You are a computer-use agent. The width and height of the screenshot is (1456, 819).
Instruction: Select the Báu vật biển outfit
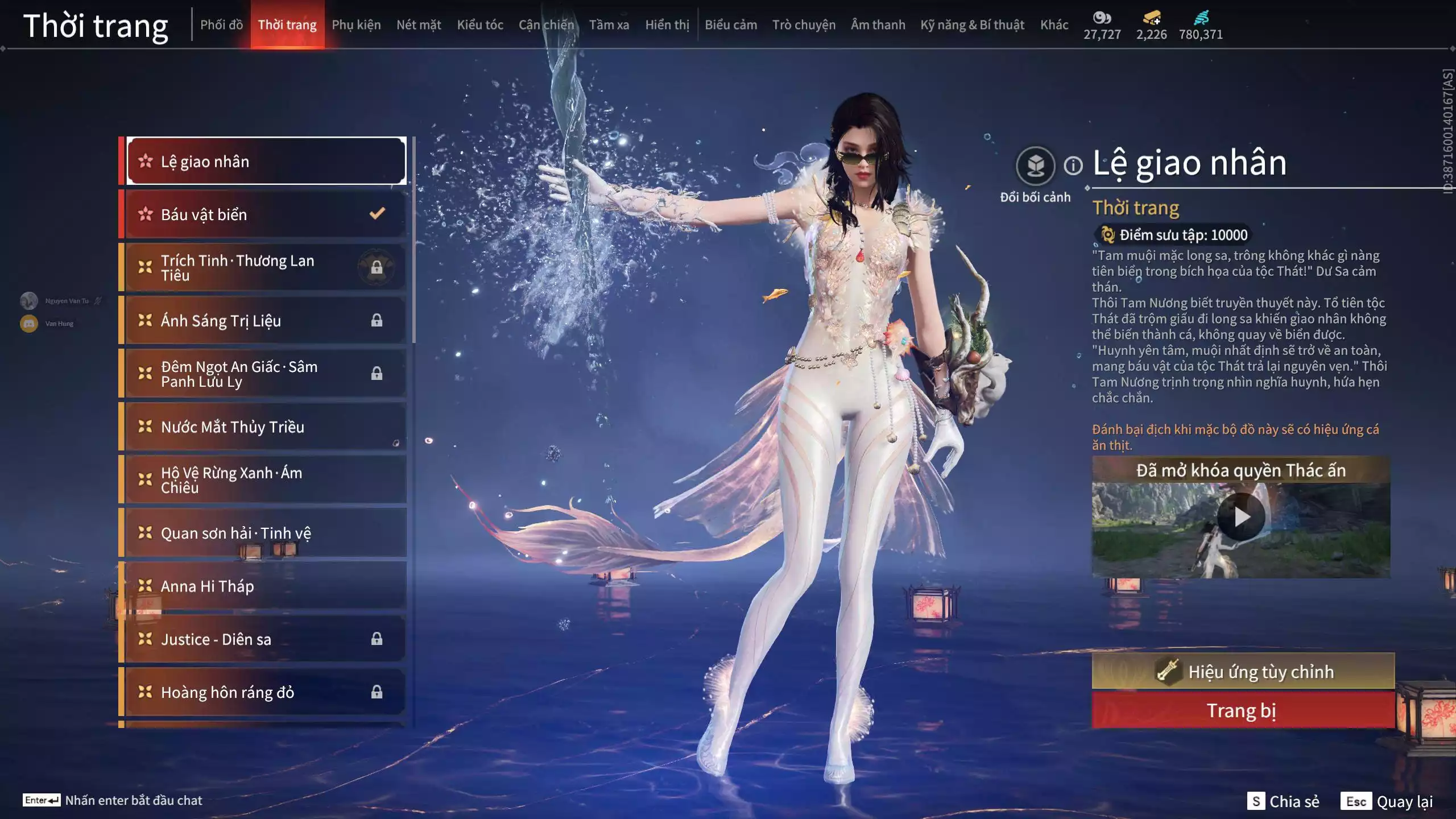click(265, 214)
